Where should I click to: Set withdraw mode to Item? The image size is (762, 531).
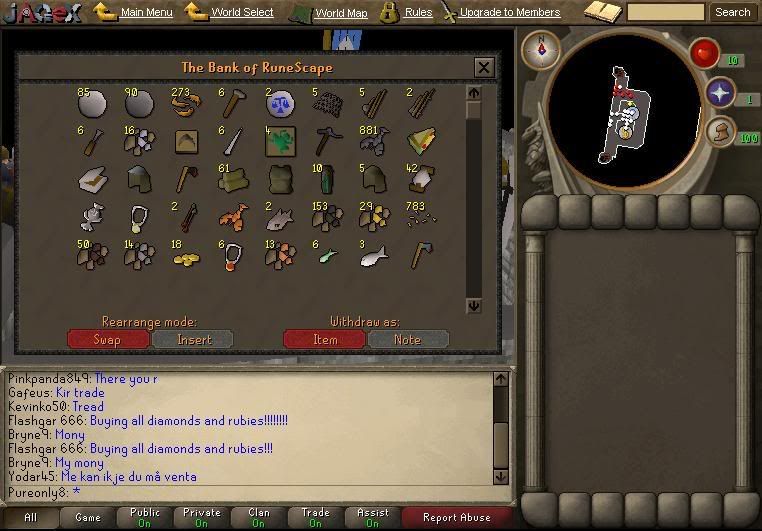[x=324, y=339]
